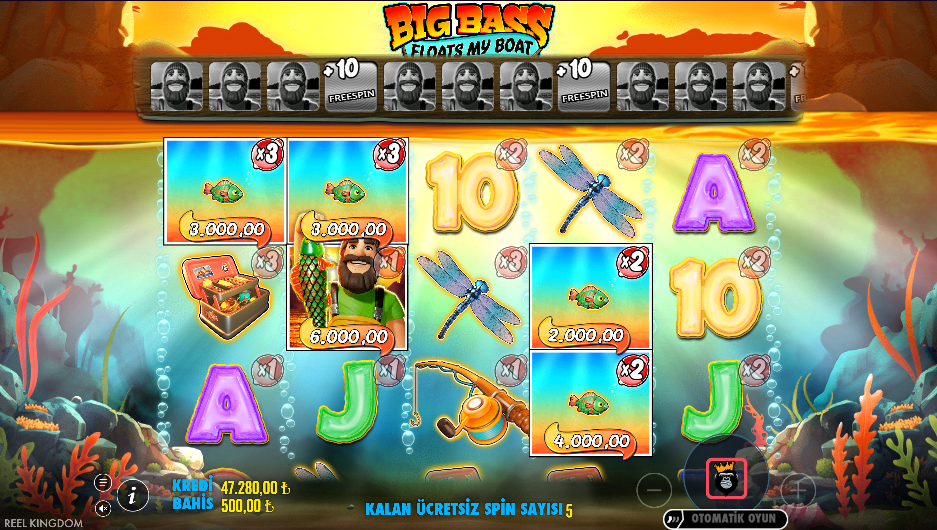Image resolution: width=937 pixels, height=530 pixels.
Task: Click the crowned gorilla spin button
Action: 725,480
